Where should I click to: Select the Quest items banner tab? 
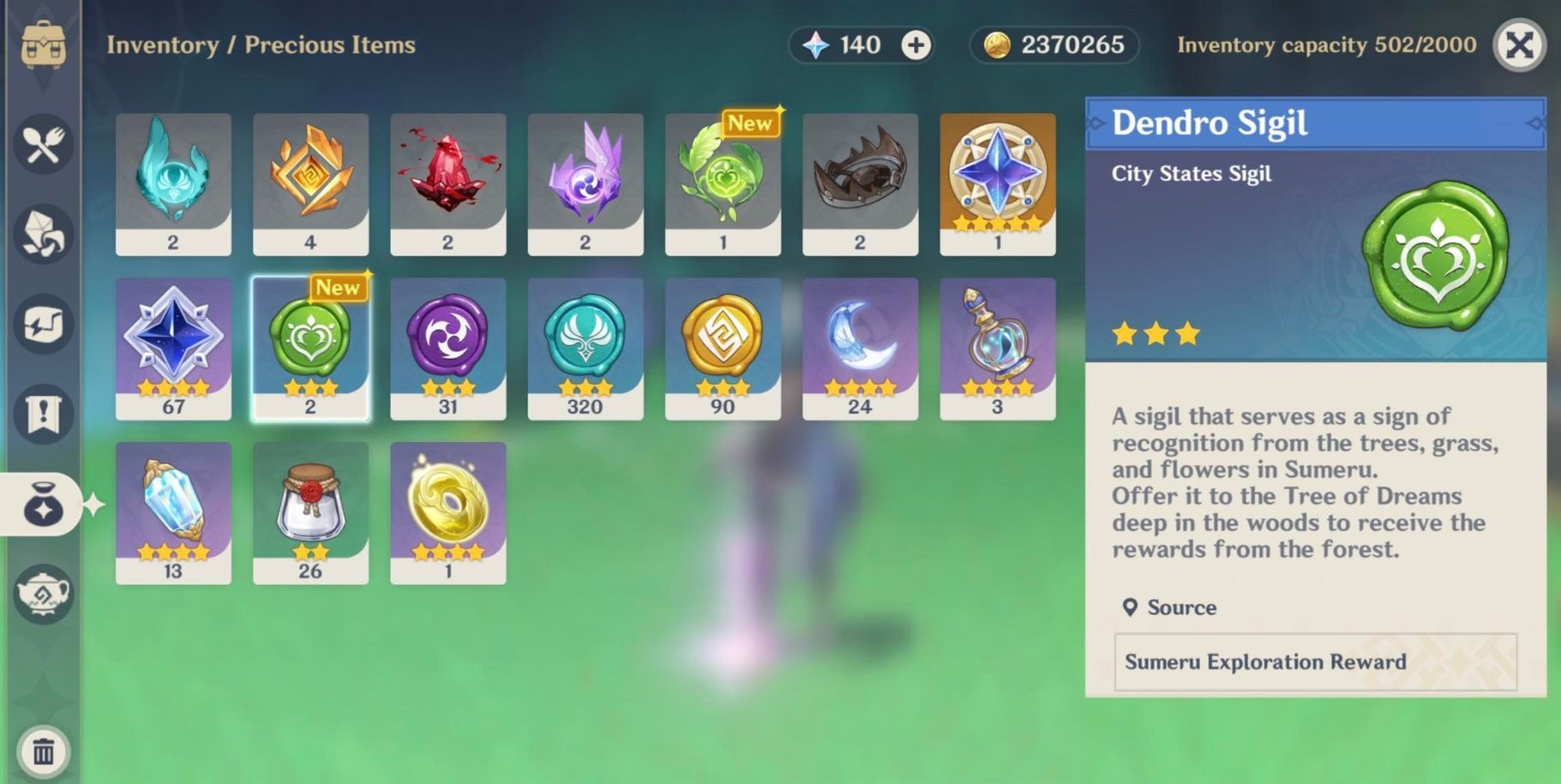(43, 414)
